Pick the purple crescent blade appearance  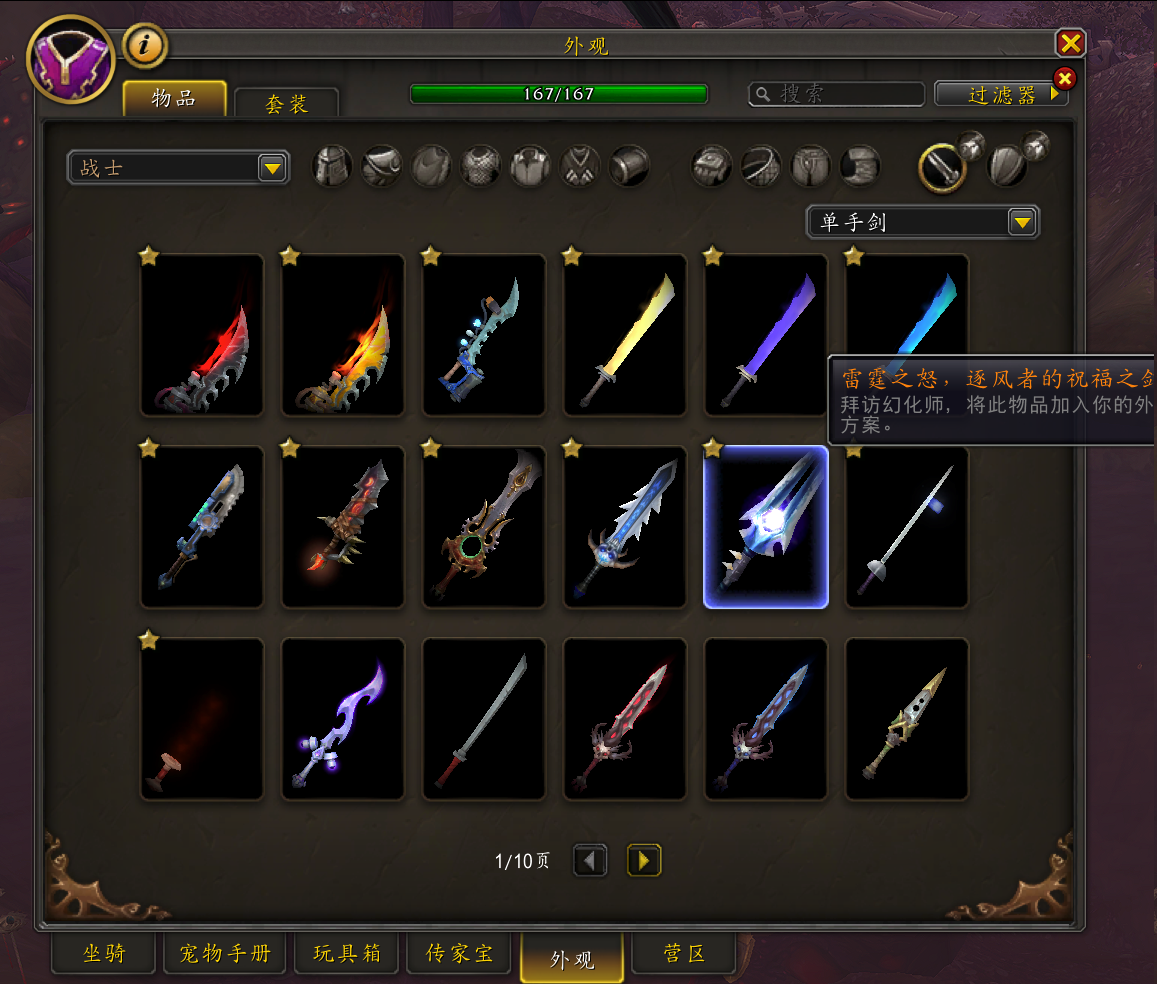343,719
